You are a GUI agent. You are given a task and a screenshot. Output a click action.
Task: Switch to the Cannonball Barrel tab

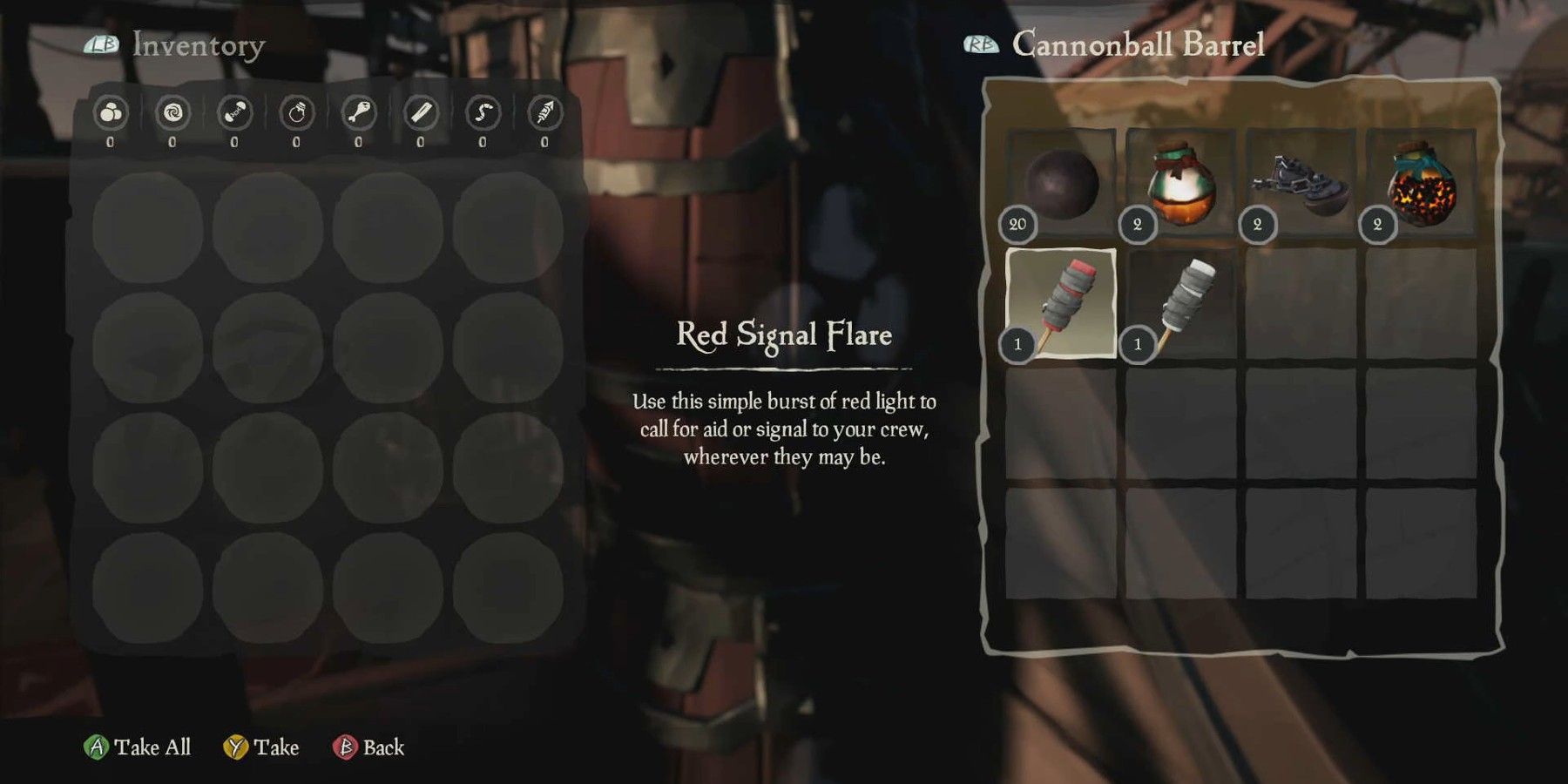tap(1132, 44)
